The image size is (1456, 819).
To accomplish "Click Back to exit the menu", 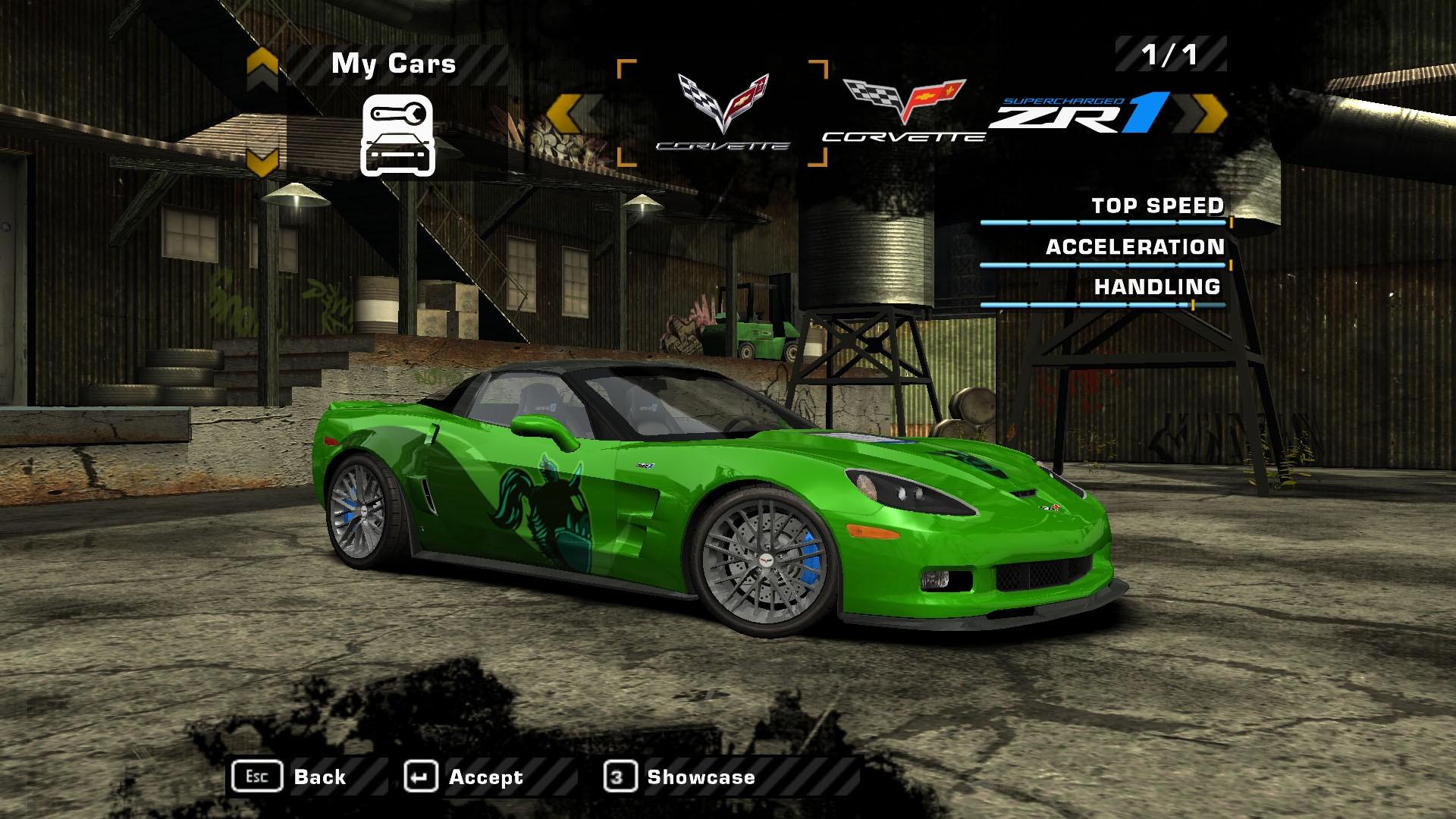I will (x=322, y=776).
